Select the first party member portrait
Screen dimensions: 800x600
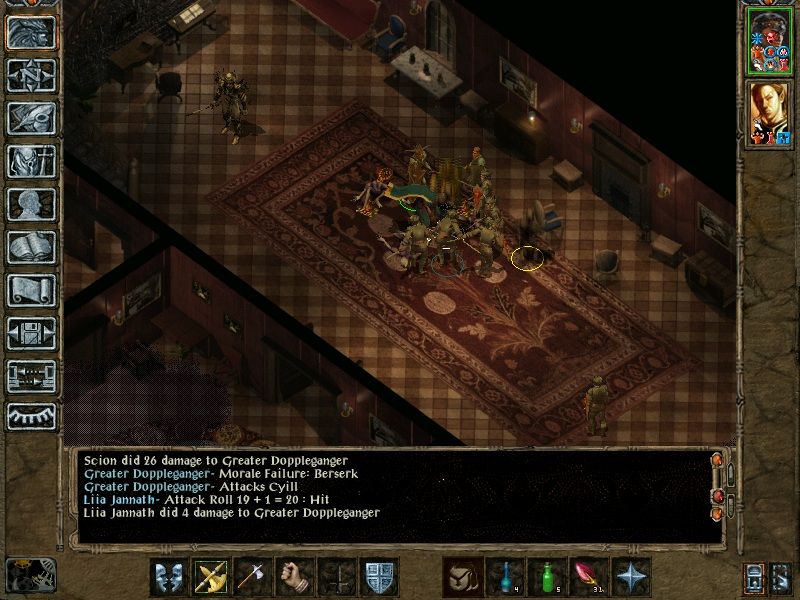[x=768, y=40]
